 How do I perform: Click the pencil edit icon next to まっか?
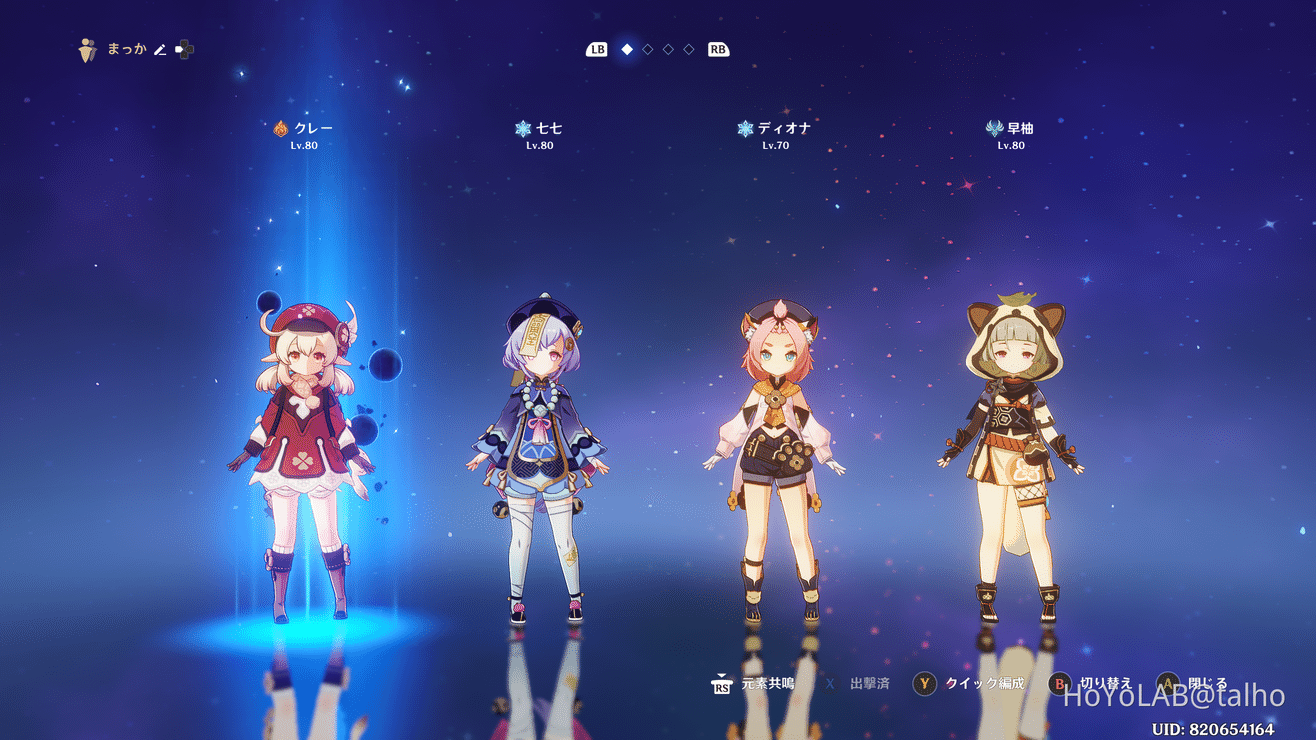pyautogui.click(x=159, y=48)
